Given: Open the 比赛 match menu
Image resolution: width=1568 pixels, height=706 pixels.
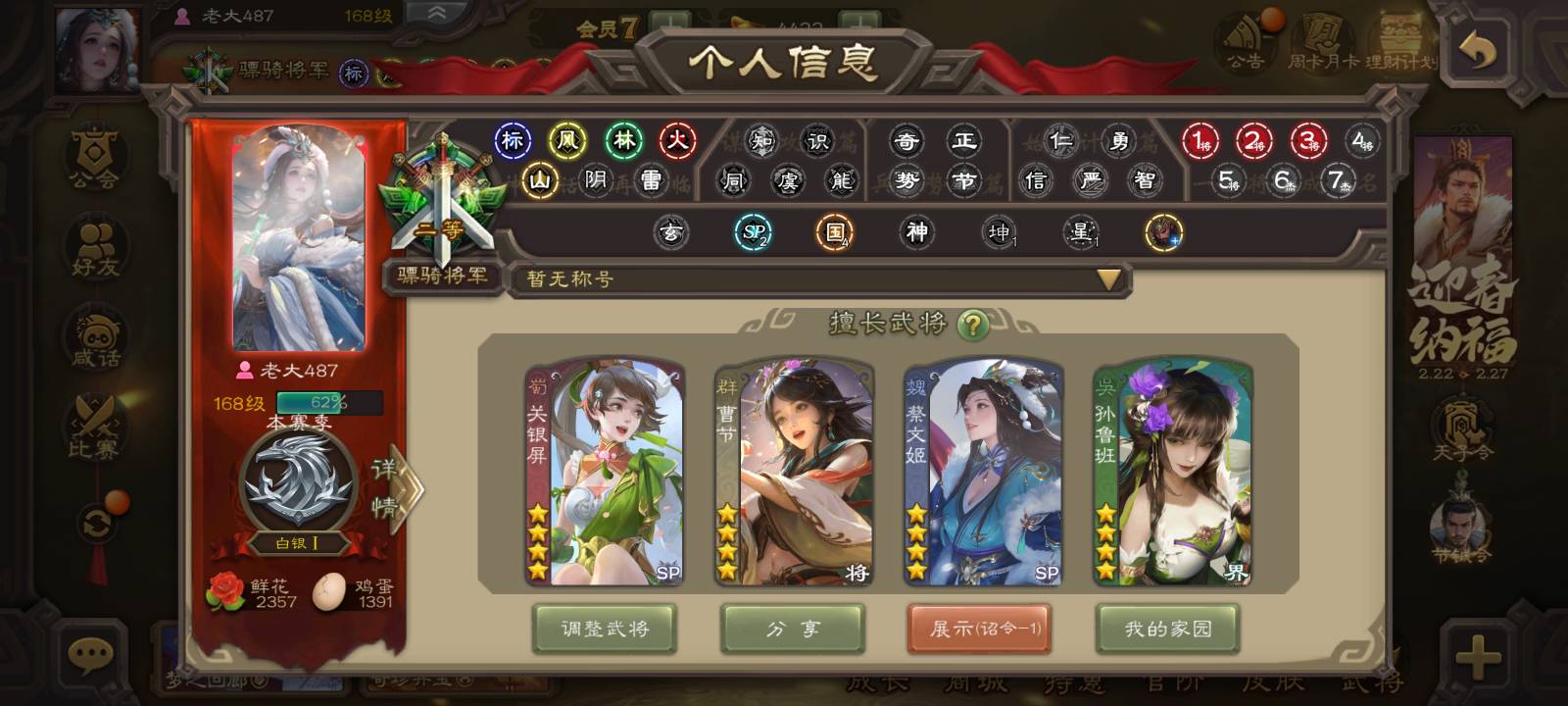Looking at the screenshot, I should pos(94,429).
